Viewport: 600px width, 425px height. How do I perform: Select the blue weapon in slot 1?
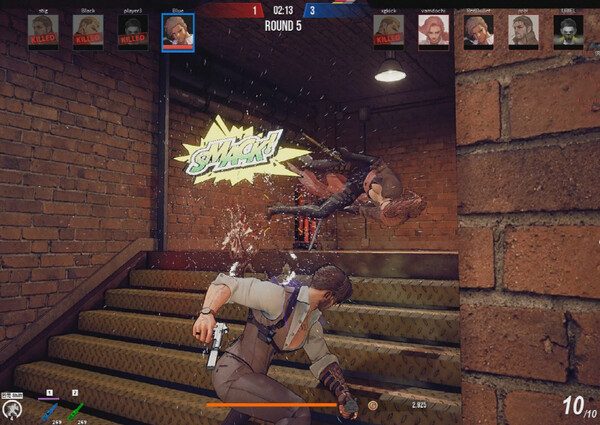(x=49, y=409)
